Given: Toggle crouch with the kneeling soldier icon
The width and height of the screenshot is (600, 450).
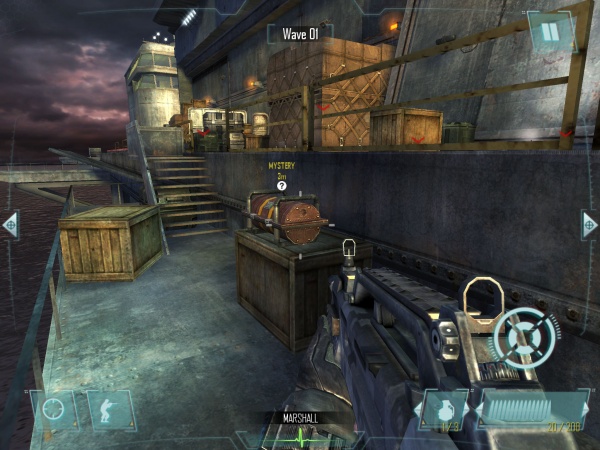Looking at the screenshot, I should 109,410.
